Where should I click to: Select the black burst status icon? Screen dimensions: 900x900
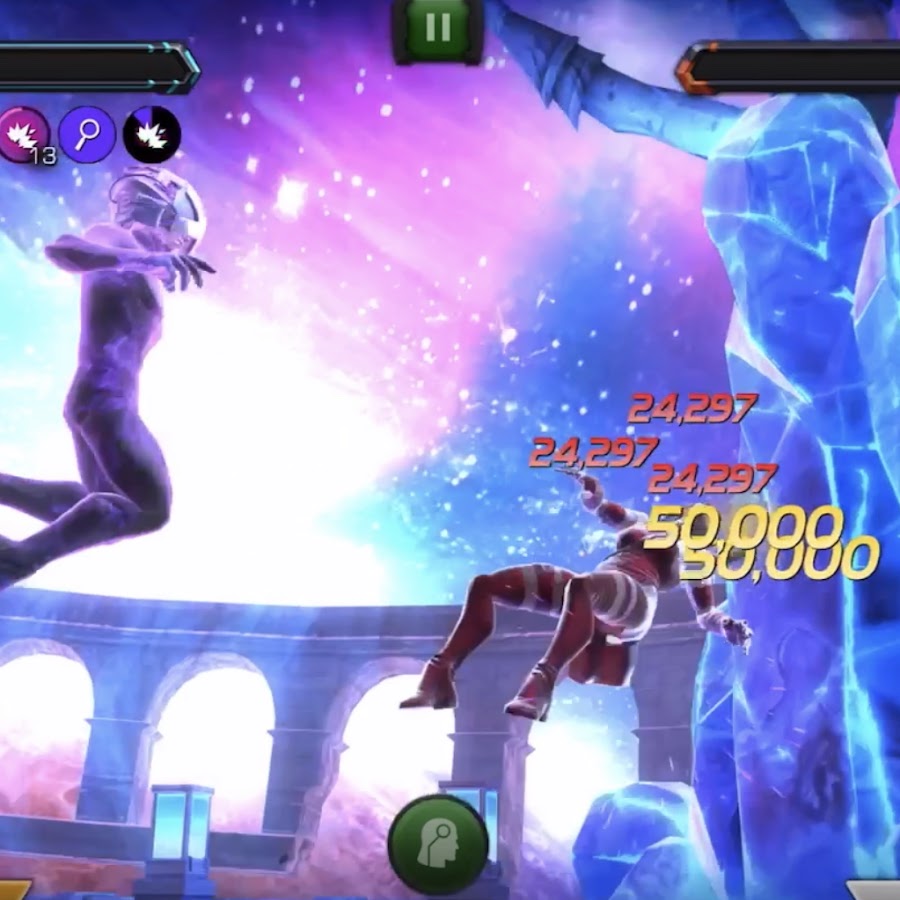tap(152, 134)
